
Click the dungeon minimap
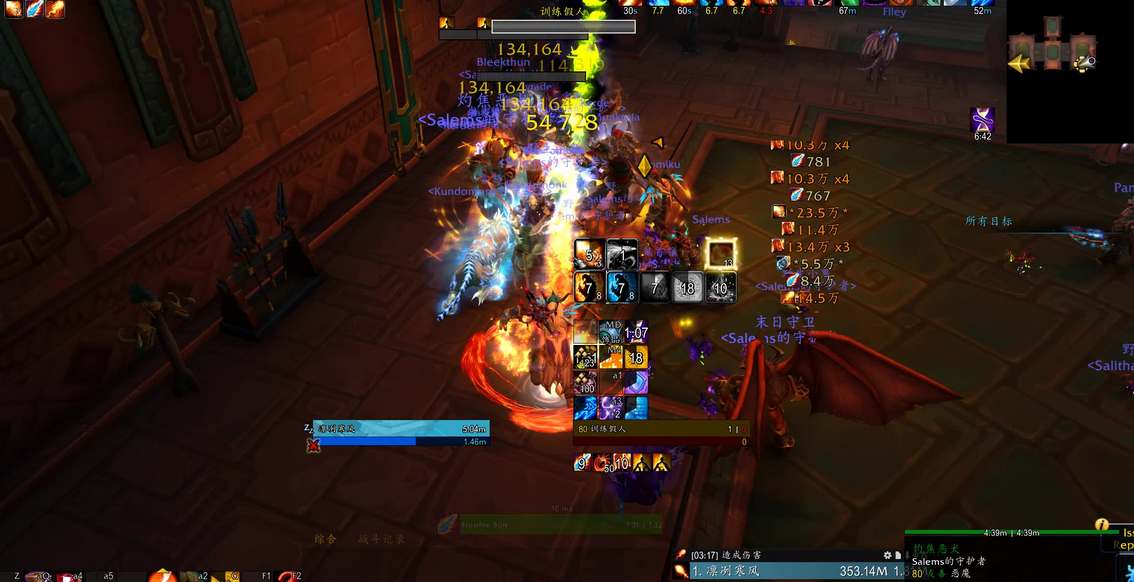click(x=1052, y=51)
